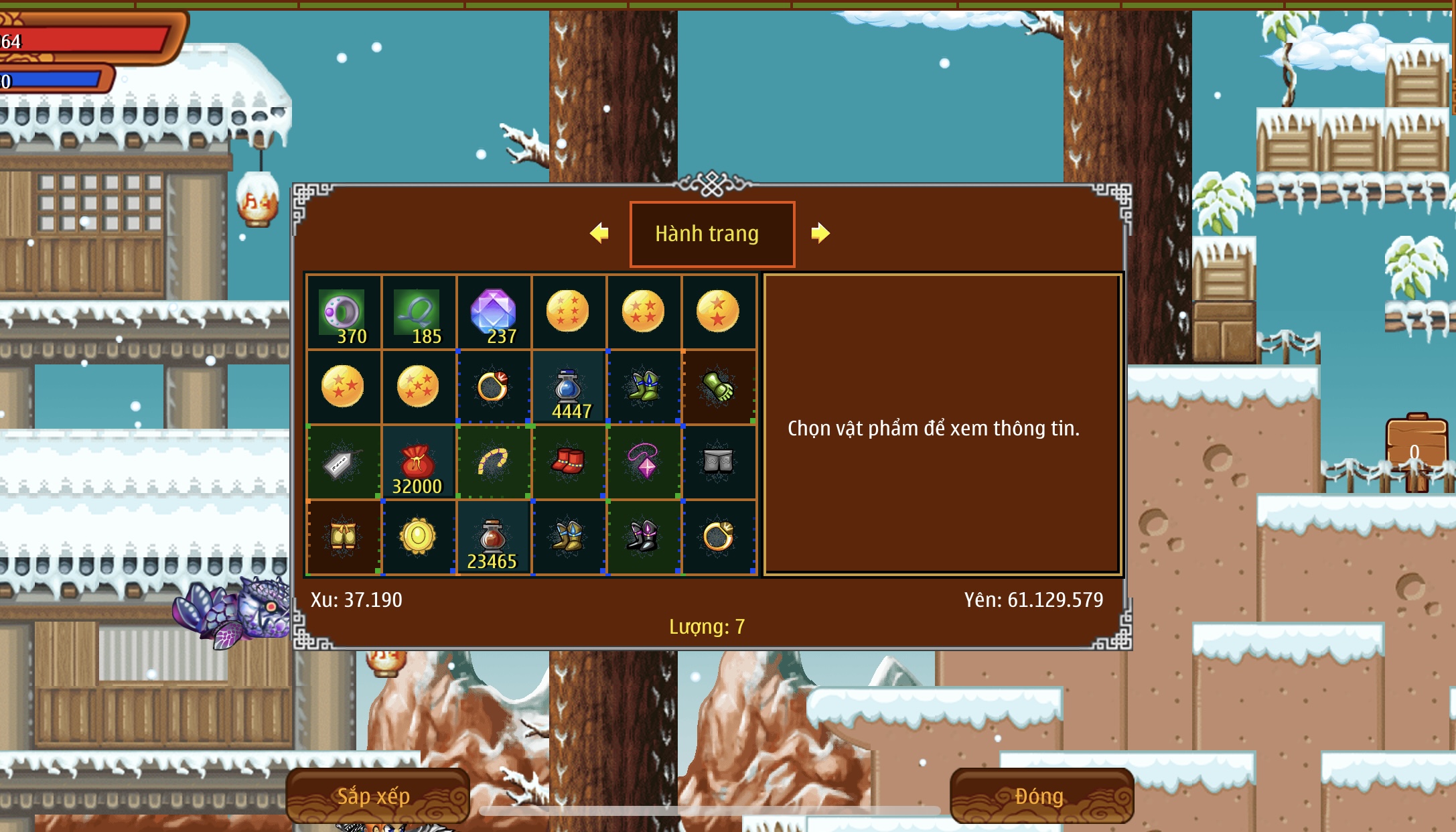Go to next tab with right arrow

(820, 233)
